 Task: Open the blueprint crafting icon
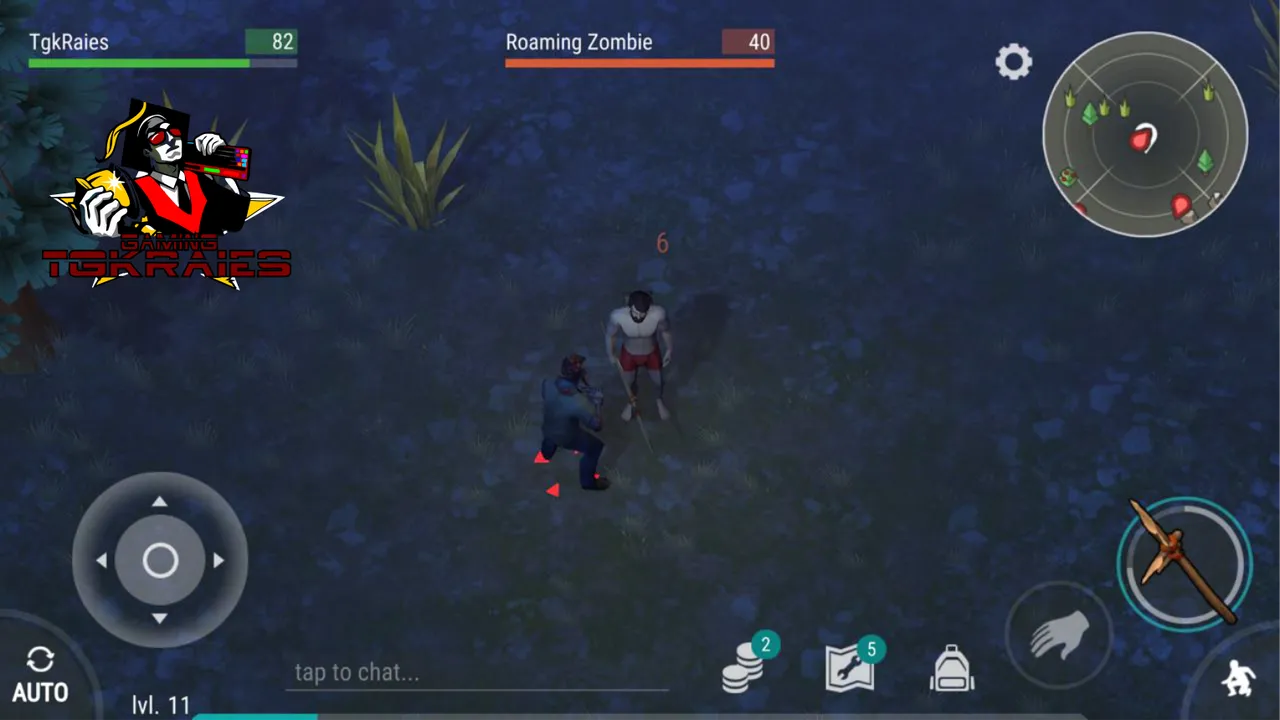[850, 667]
